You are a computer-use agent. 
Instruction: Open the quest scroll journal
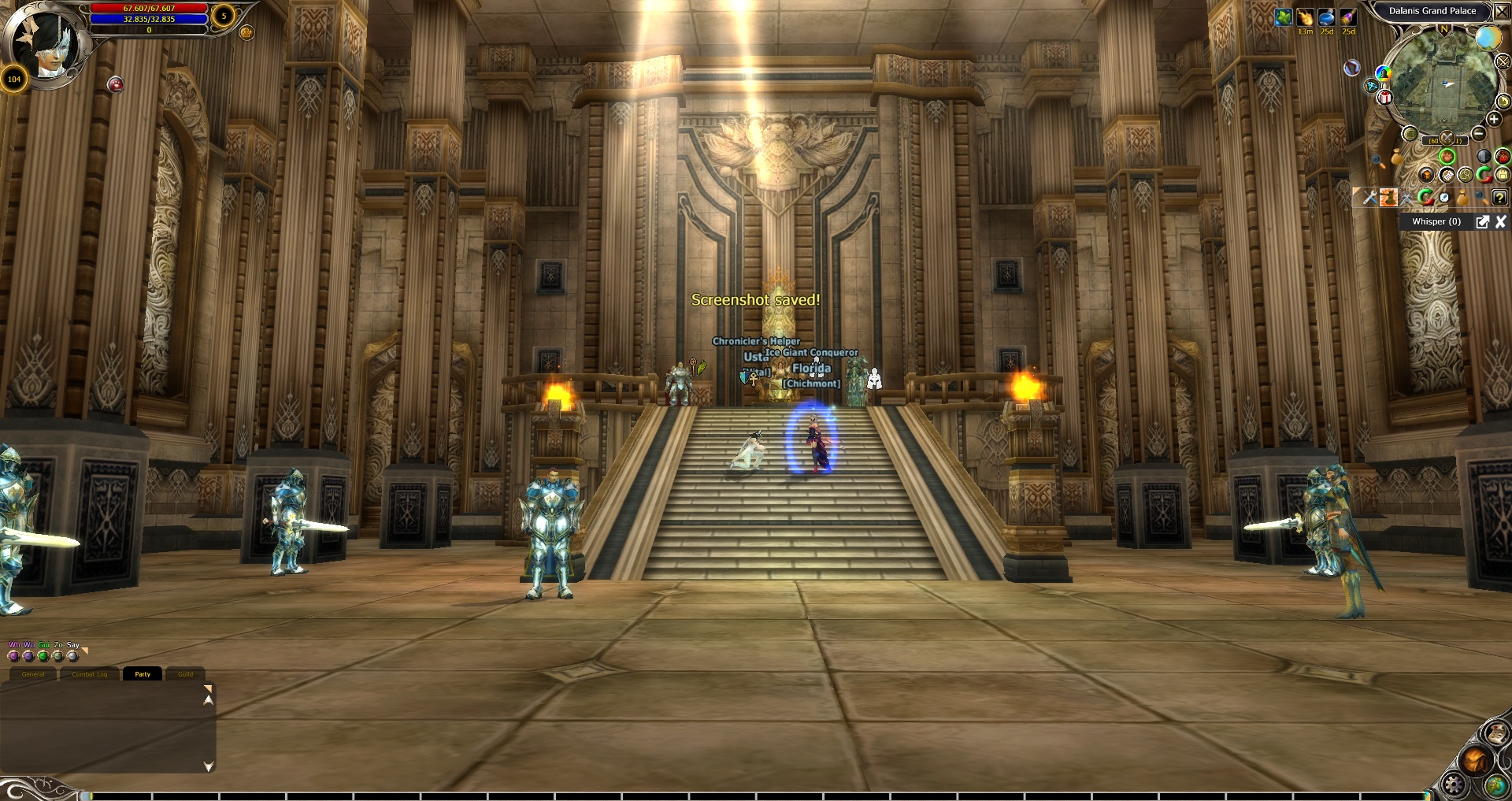point(1495,734)
